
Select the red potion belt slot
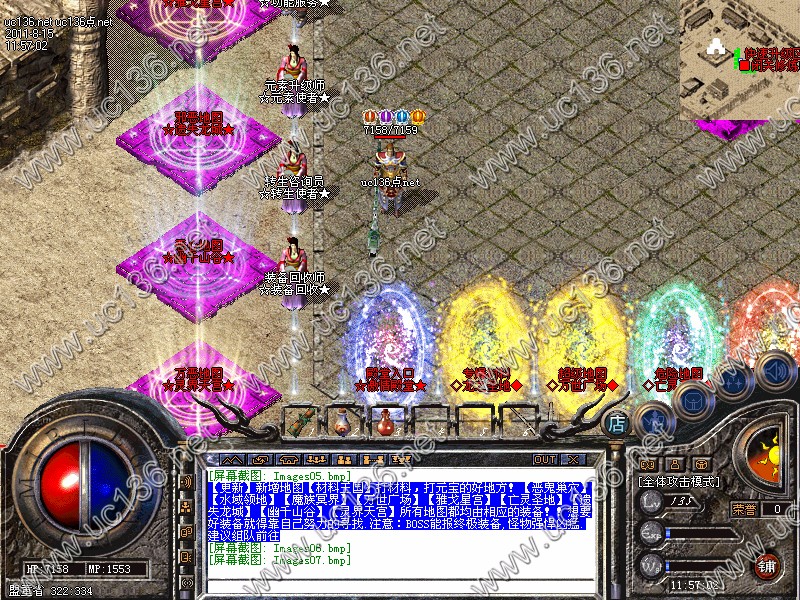(384, 421)
